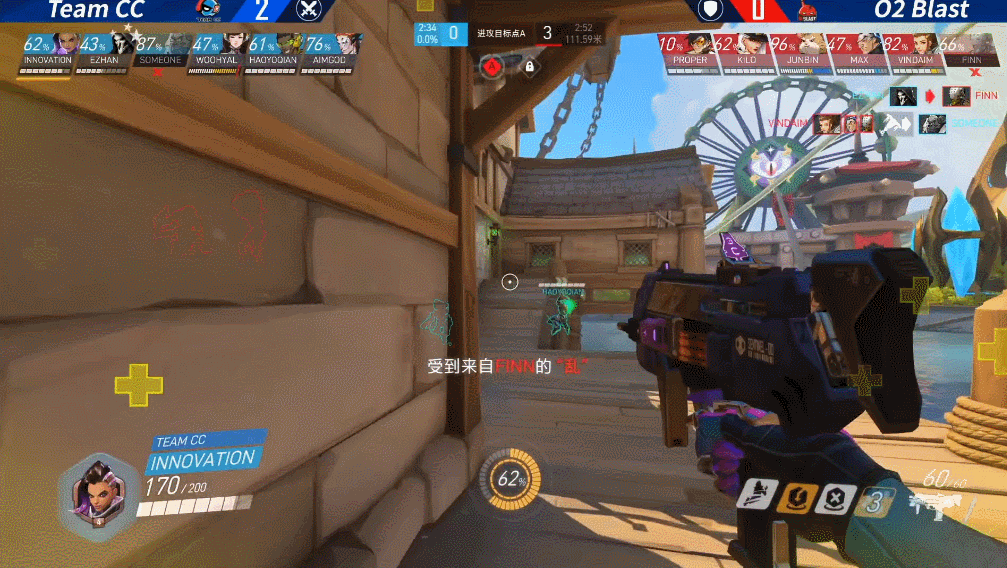
Task: Select VINDAIM's player card
Action: [914, 49]
